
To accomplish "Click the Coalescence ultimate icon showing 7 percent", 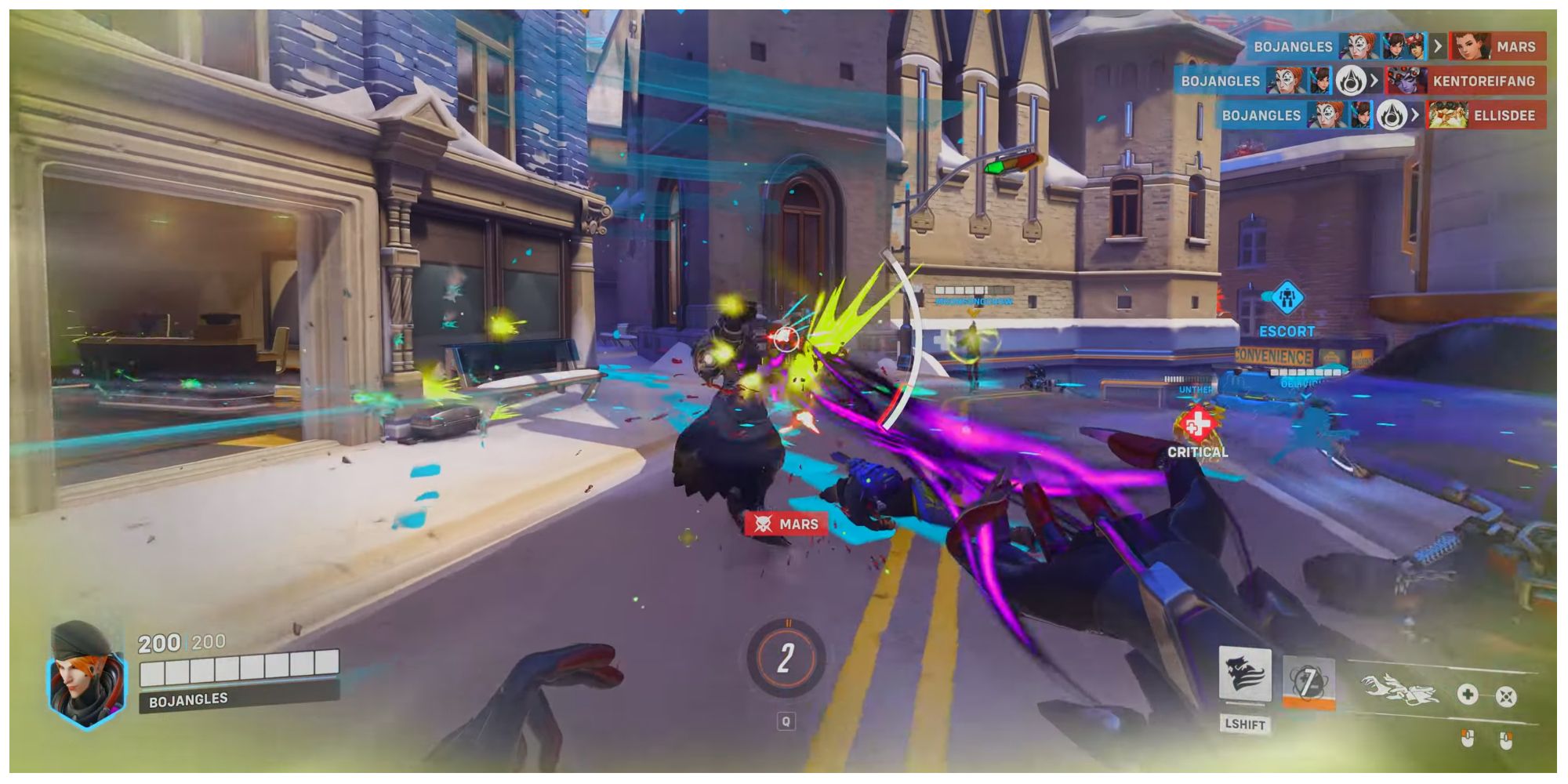I will (1308, 682).
